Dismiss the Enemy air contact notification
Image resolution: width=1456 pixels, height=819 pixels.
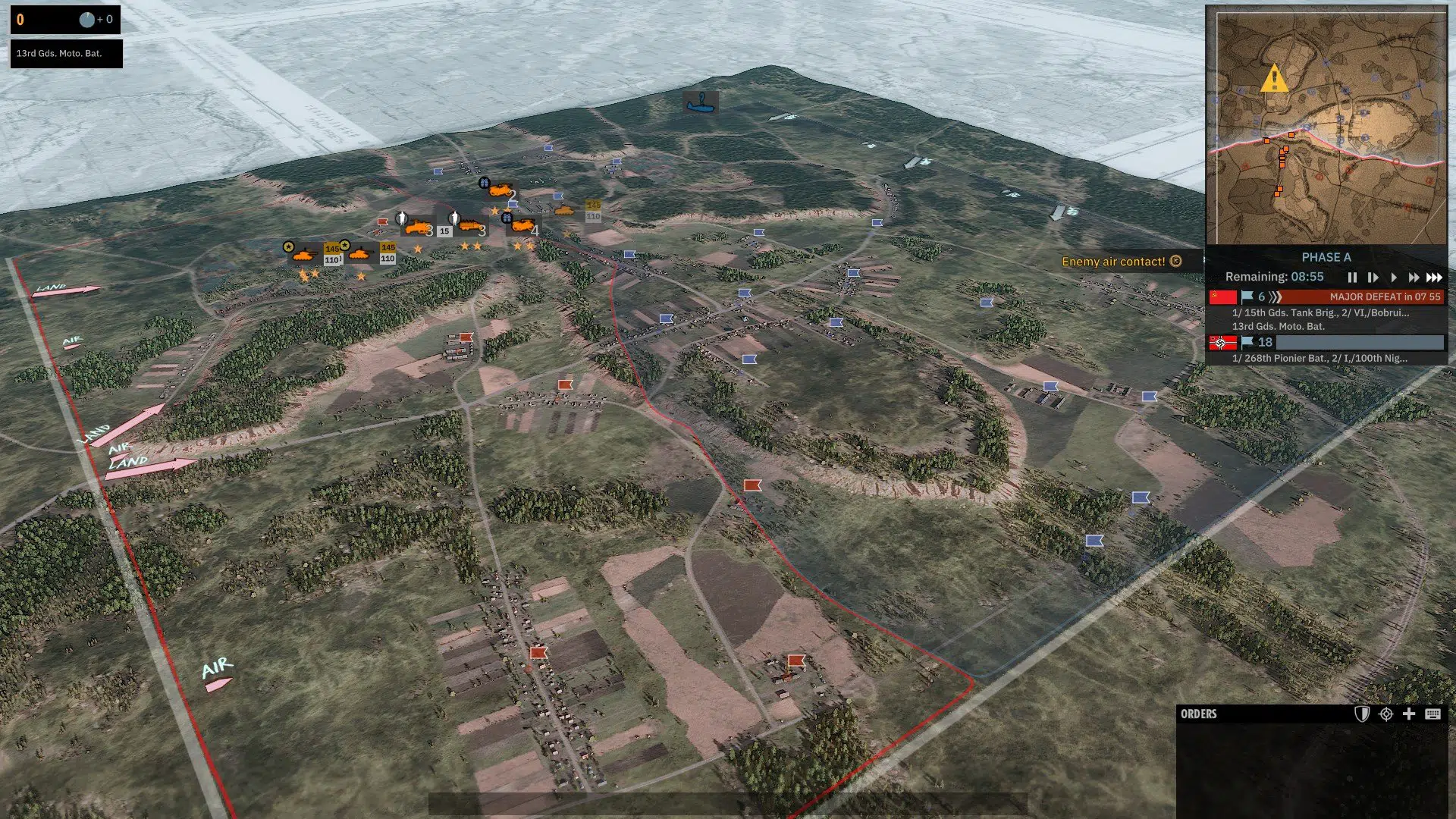click(x=1176, y=261)
